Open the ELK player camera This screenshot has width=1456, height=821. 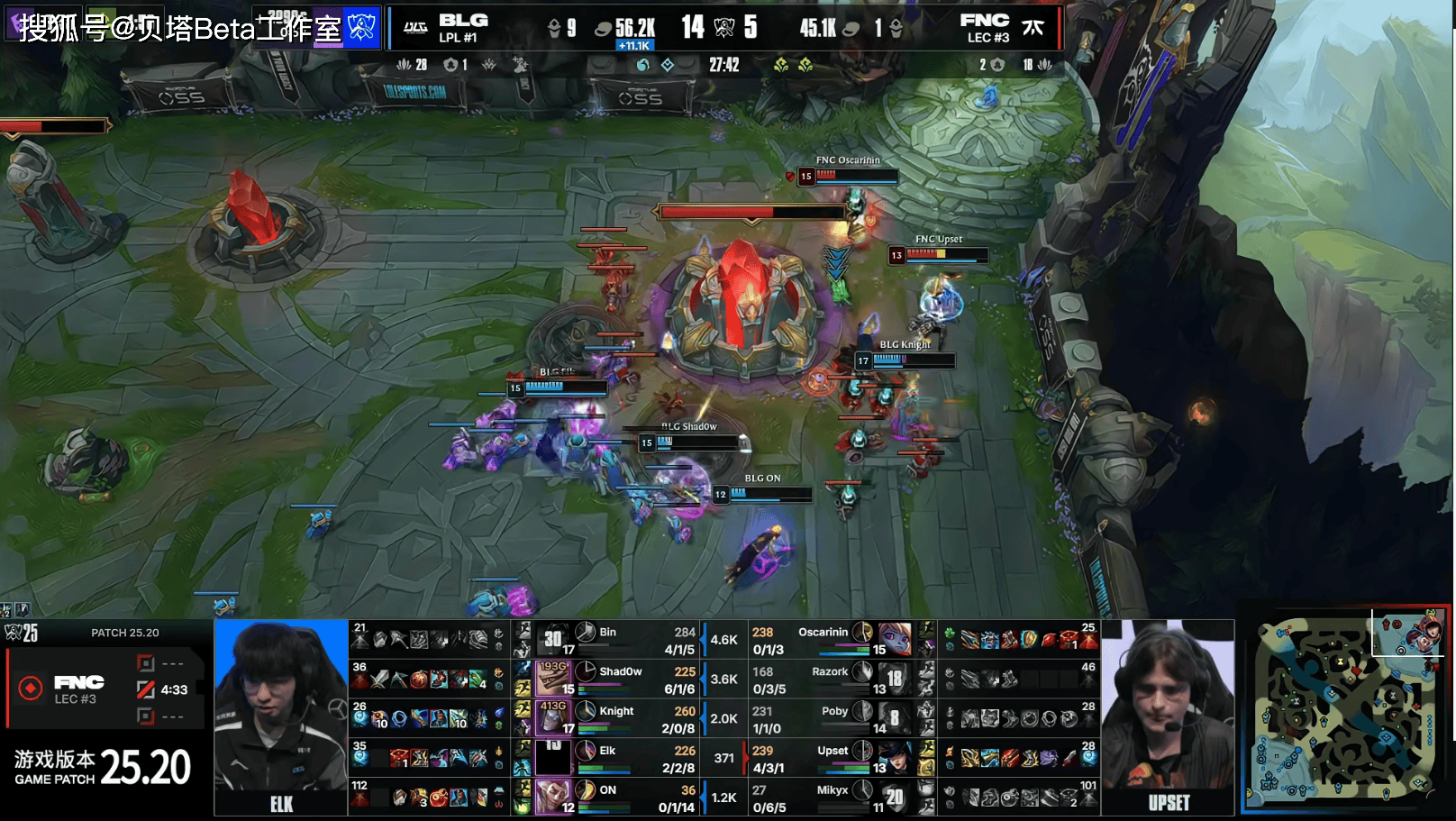pos(281,716)
